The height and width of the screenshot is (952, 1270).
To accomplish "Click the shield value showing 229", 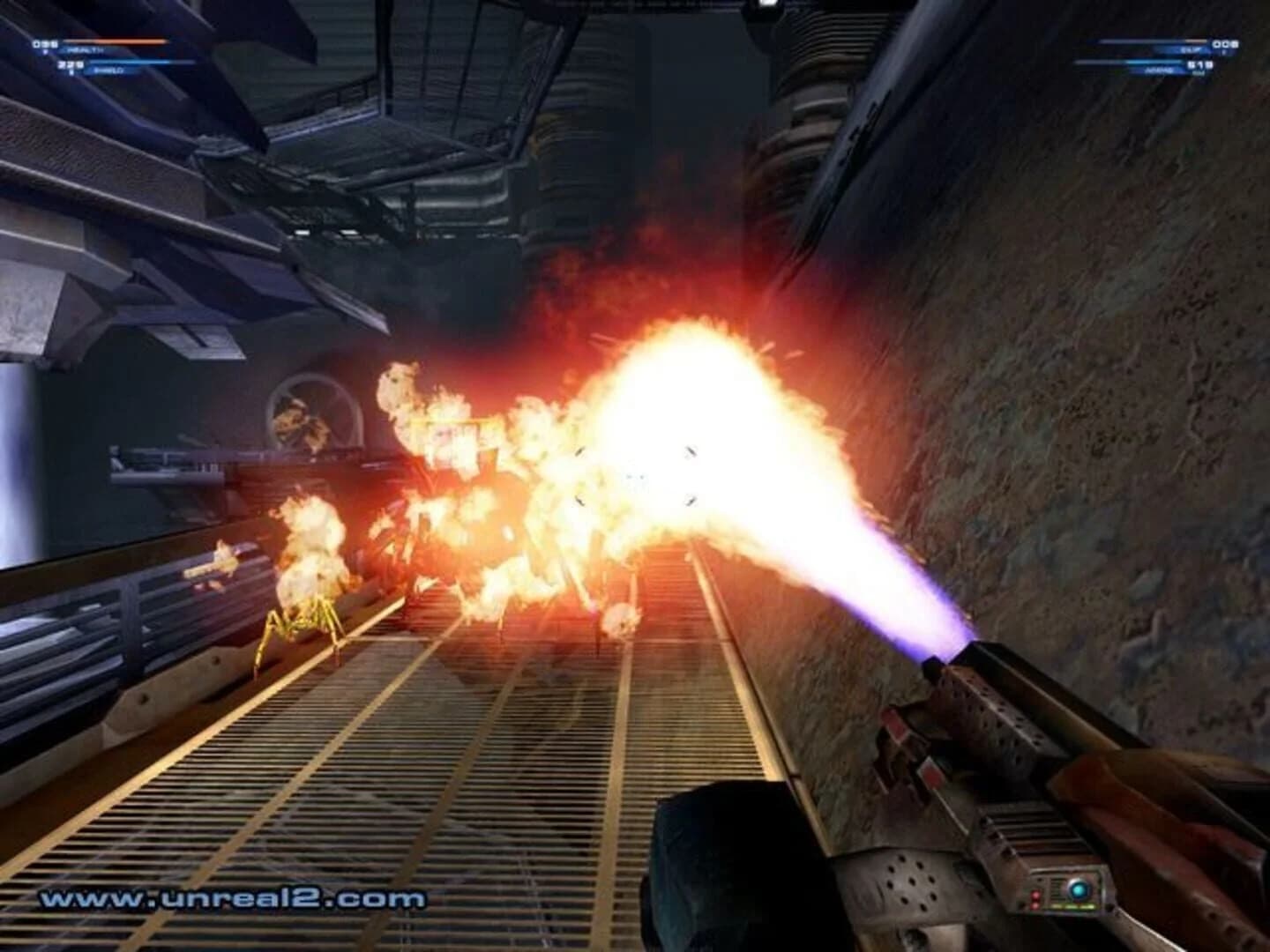I will click(x=71, y=63).
